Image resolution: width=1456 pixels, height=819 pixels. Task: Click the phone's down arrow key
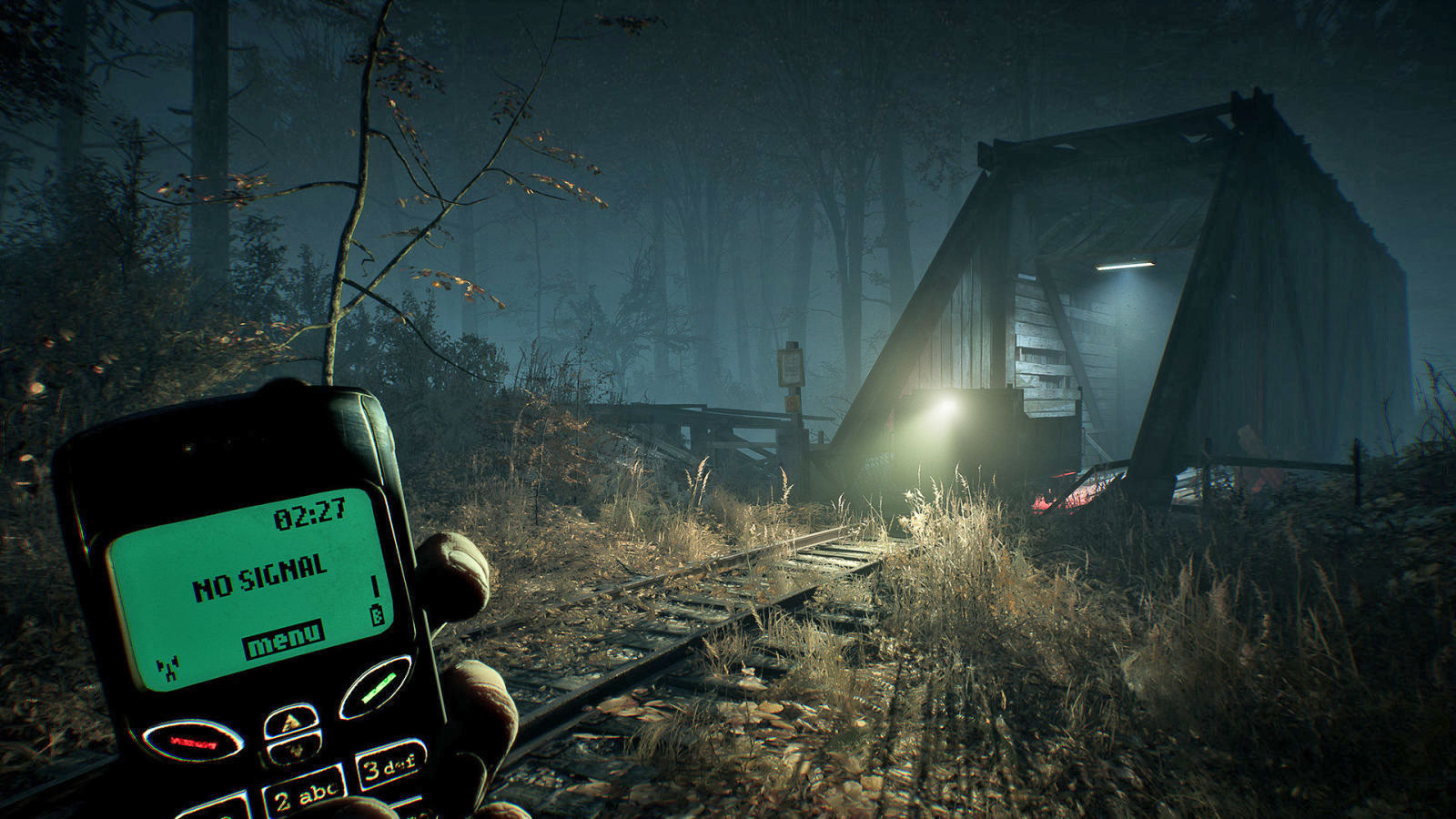295,750
